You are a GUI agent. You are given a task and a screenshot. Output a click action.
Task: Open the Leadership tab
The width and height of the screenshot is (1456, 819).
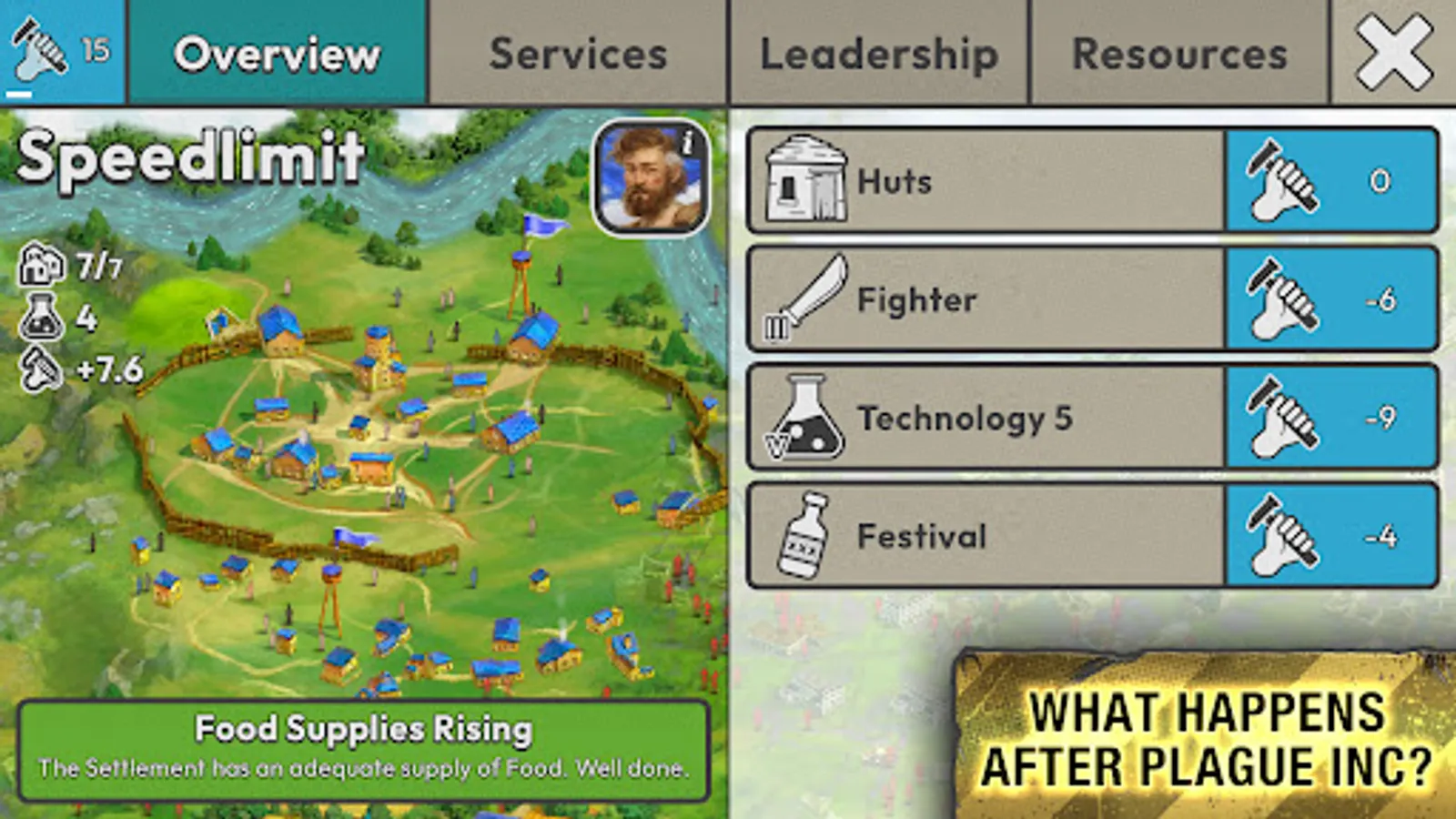coord(878,55)
